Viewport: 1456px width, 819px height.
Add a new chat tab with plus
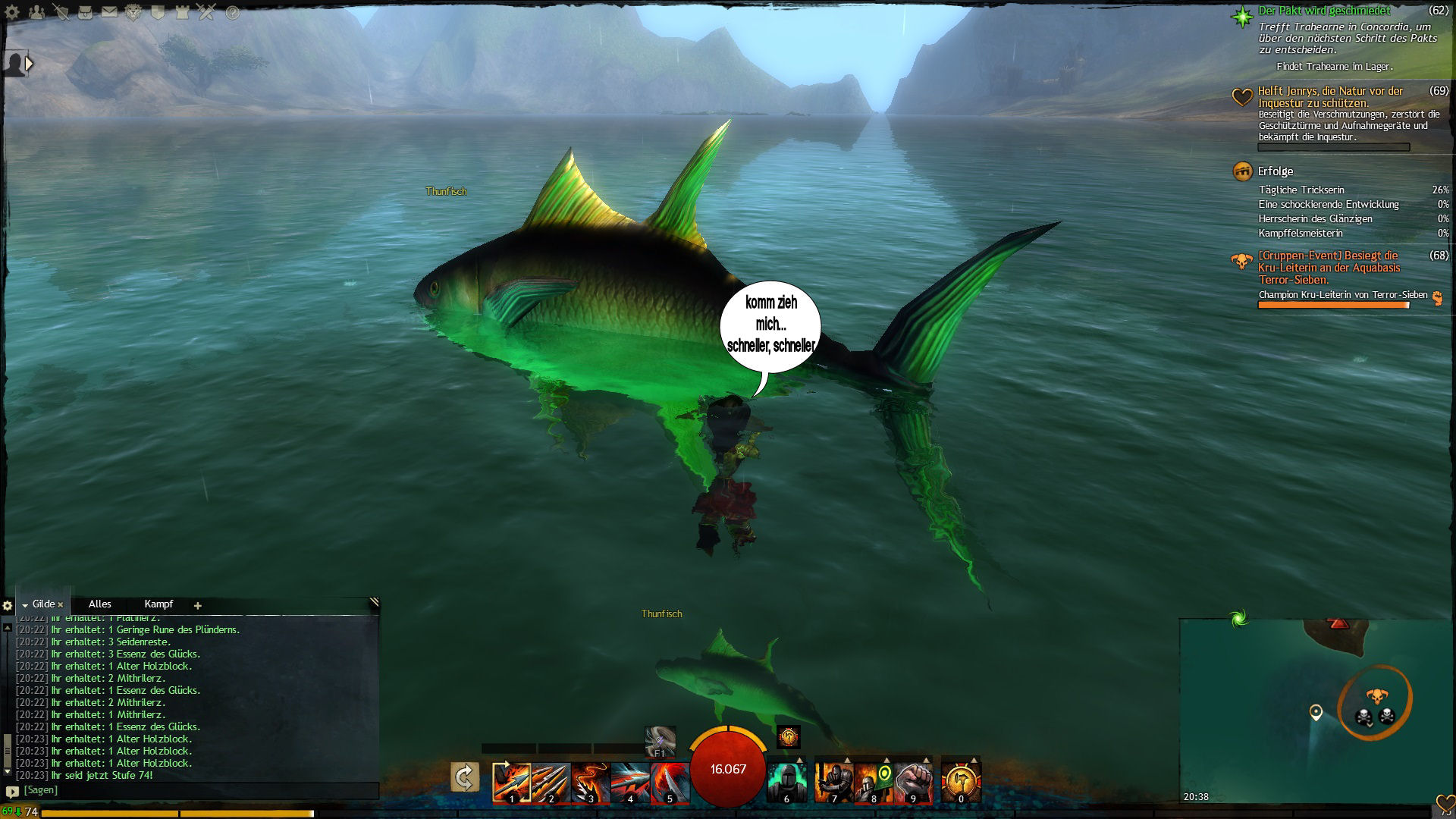coord(198,605)
